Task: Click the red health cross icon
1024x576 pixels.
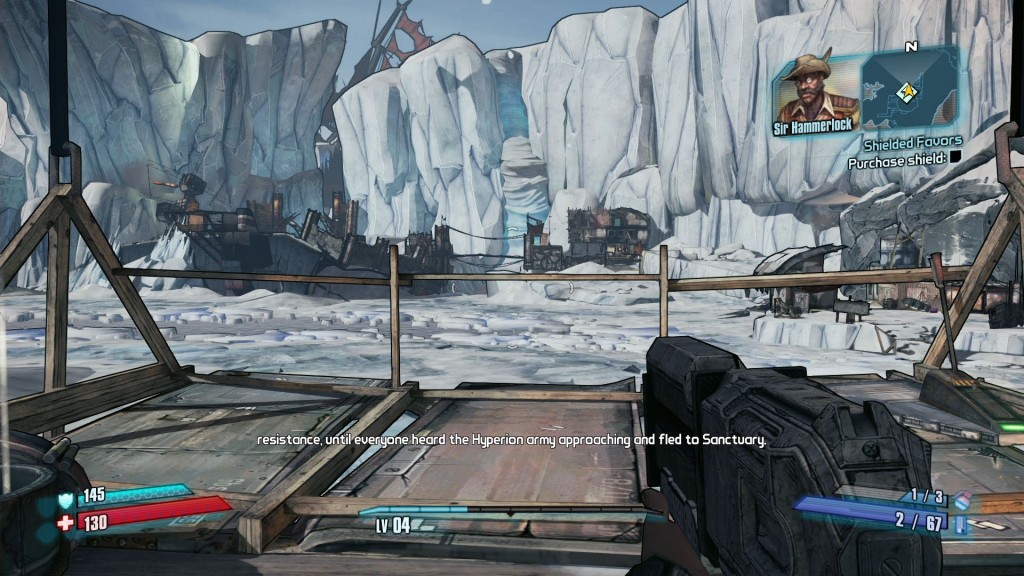Action: point(65,522)
